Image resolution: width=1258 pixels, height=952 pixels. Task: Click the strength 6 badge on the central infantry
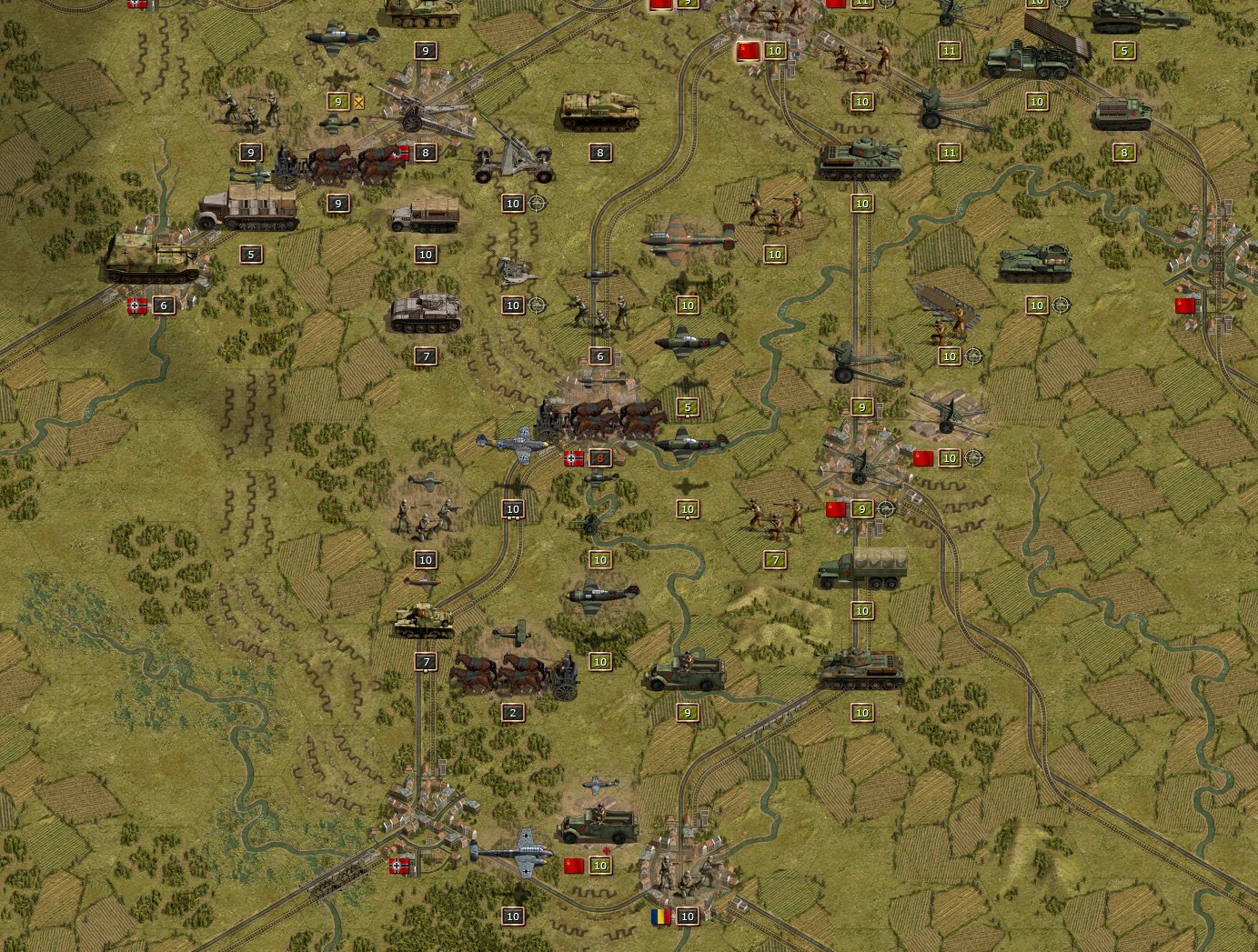[x=599, y=356]
